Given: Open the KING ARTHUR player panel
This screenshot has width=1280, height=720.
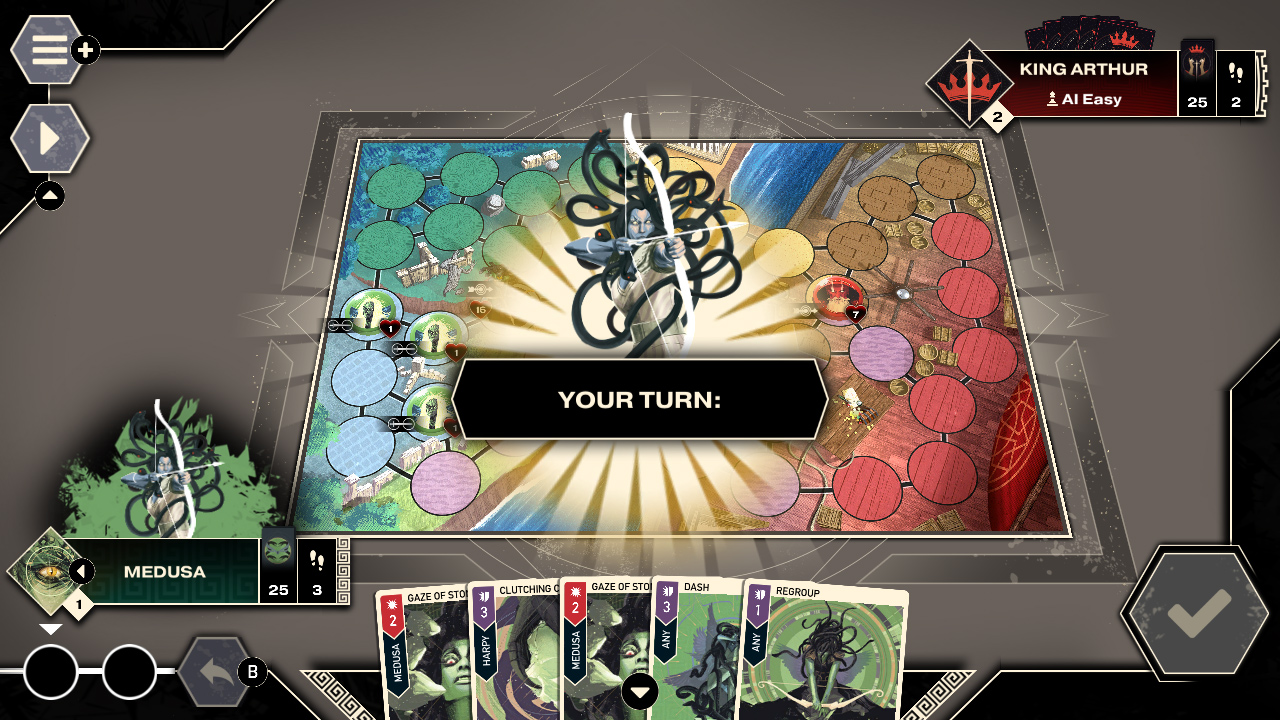Looking at the screenshot, I should (1083, 68).
